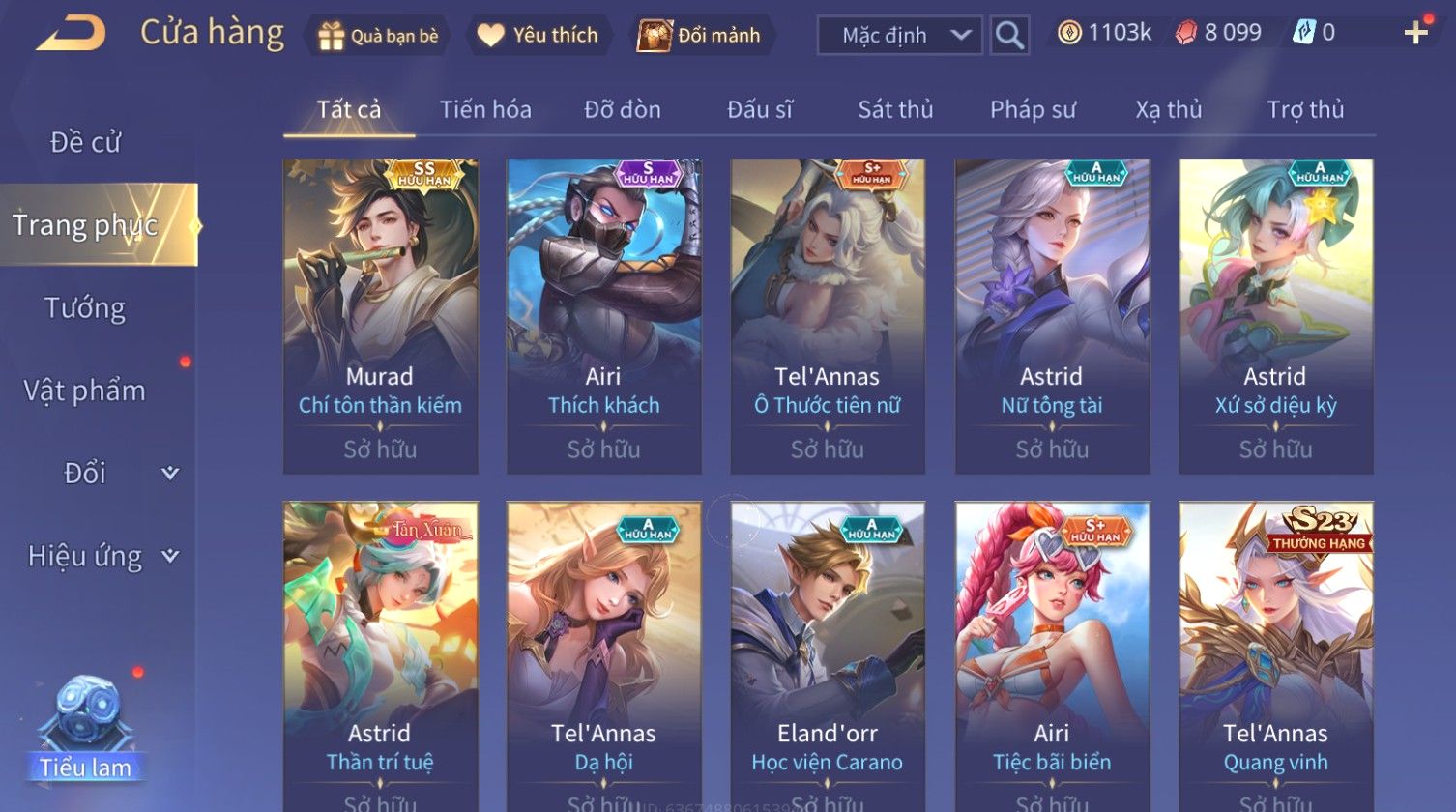Open the Đề cử shop section
1456x812 pixels.
[85, 142]
